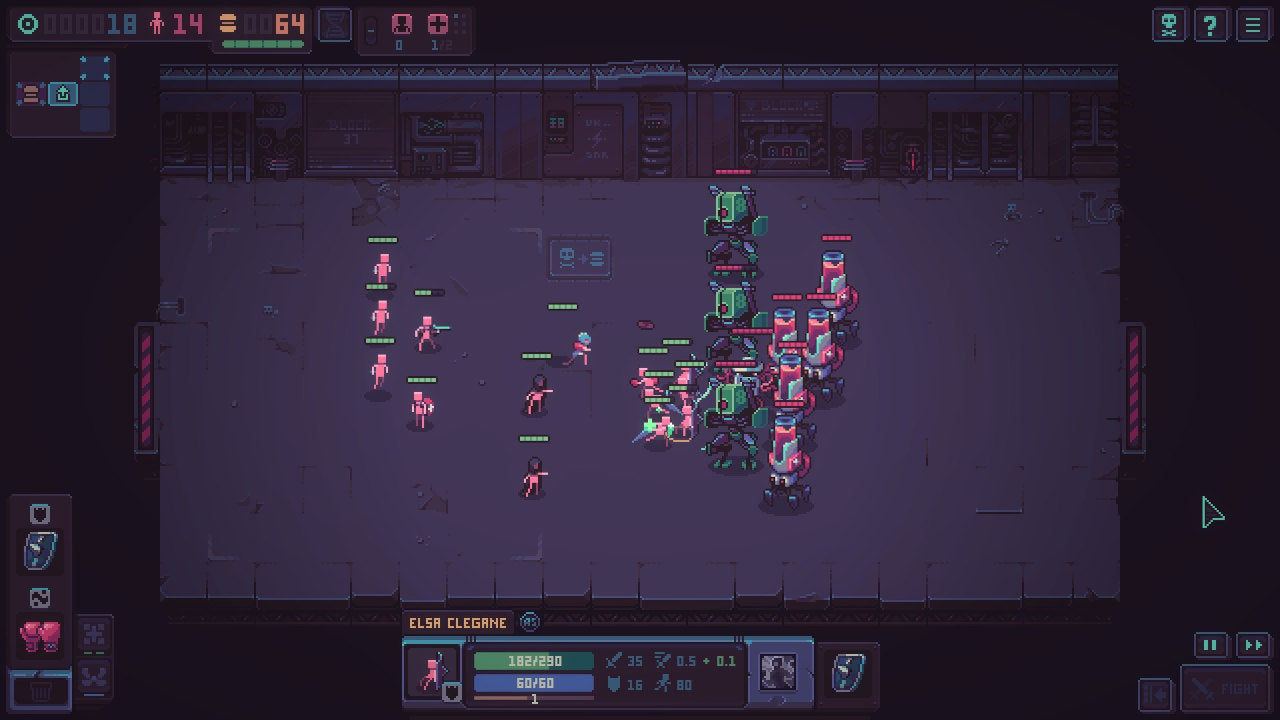Select the blue shield item in the sidebar
The image size is (1280, 720).
pos(40,550)
